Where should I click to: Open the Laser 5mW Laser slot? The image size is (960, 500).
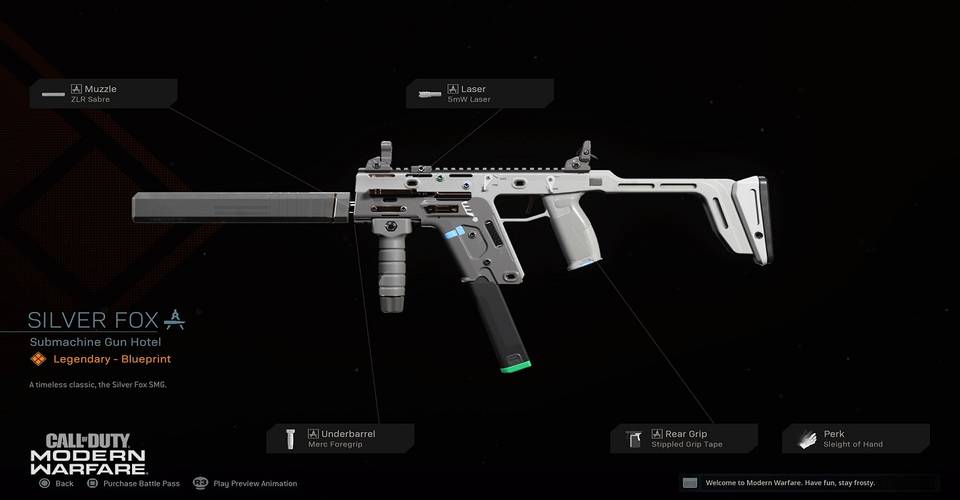(479, 94)
